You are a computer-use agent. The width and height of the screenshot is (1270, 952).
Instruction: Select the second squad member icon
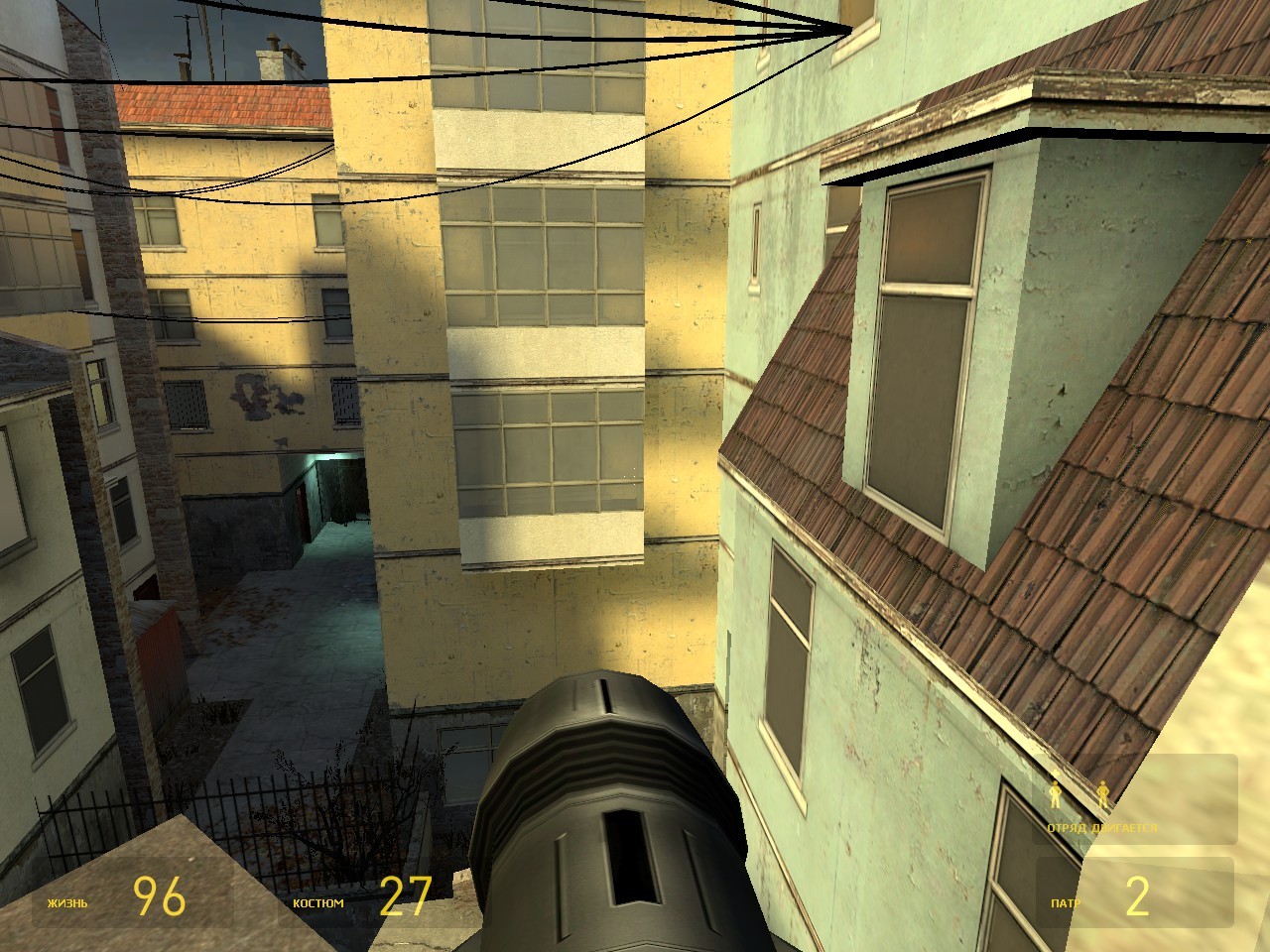[1104, 793]
